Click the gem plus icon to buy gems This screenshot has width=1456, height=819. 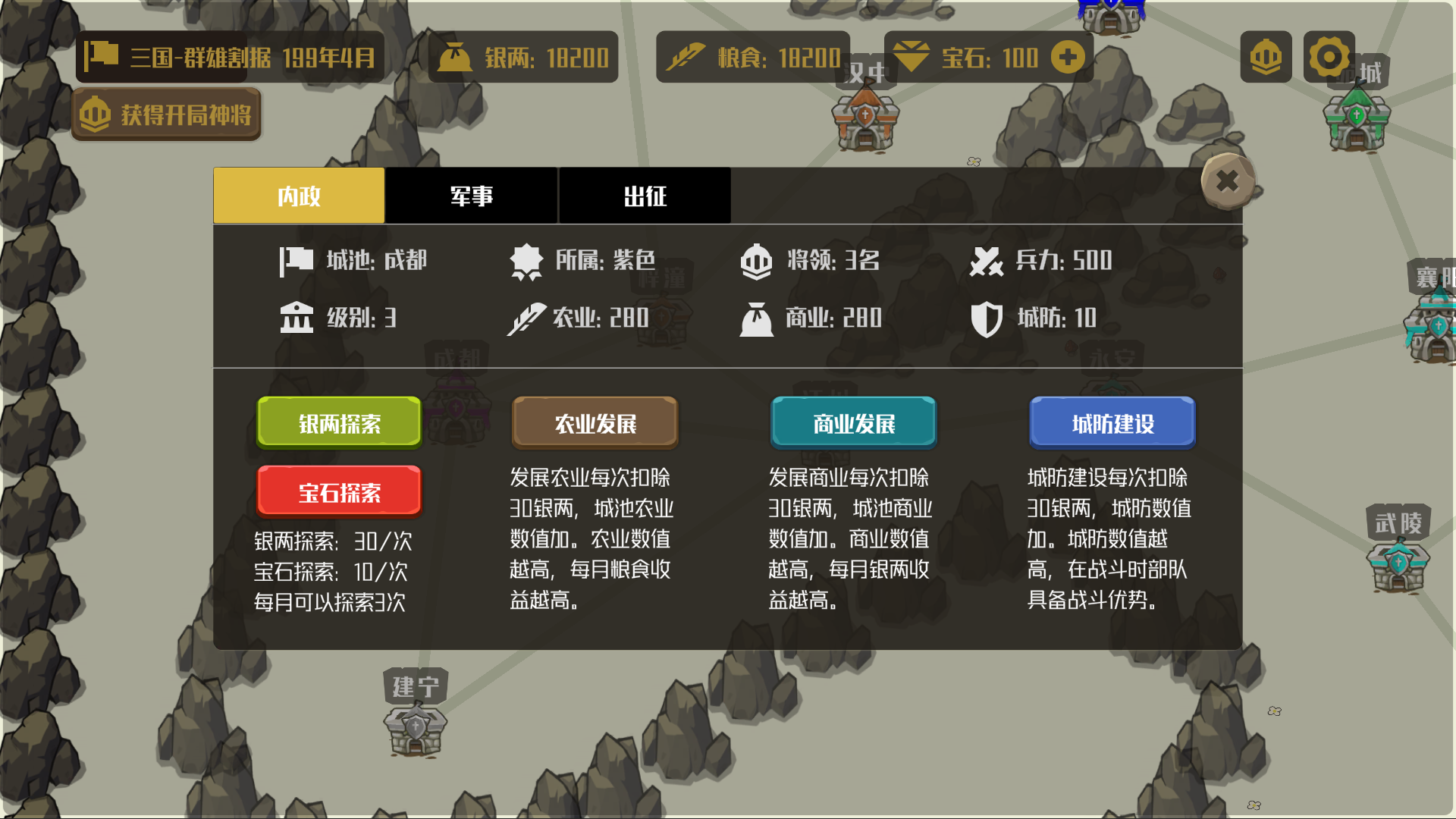[x=1068, y=56]
